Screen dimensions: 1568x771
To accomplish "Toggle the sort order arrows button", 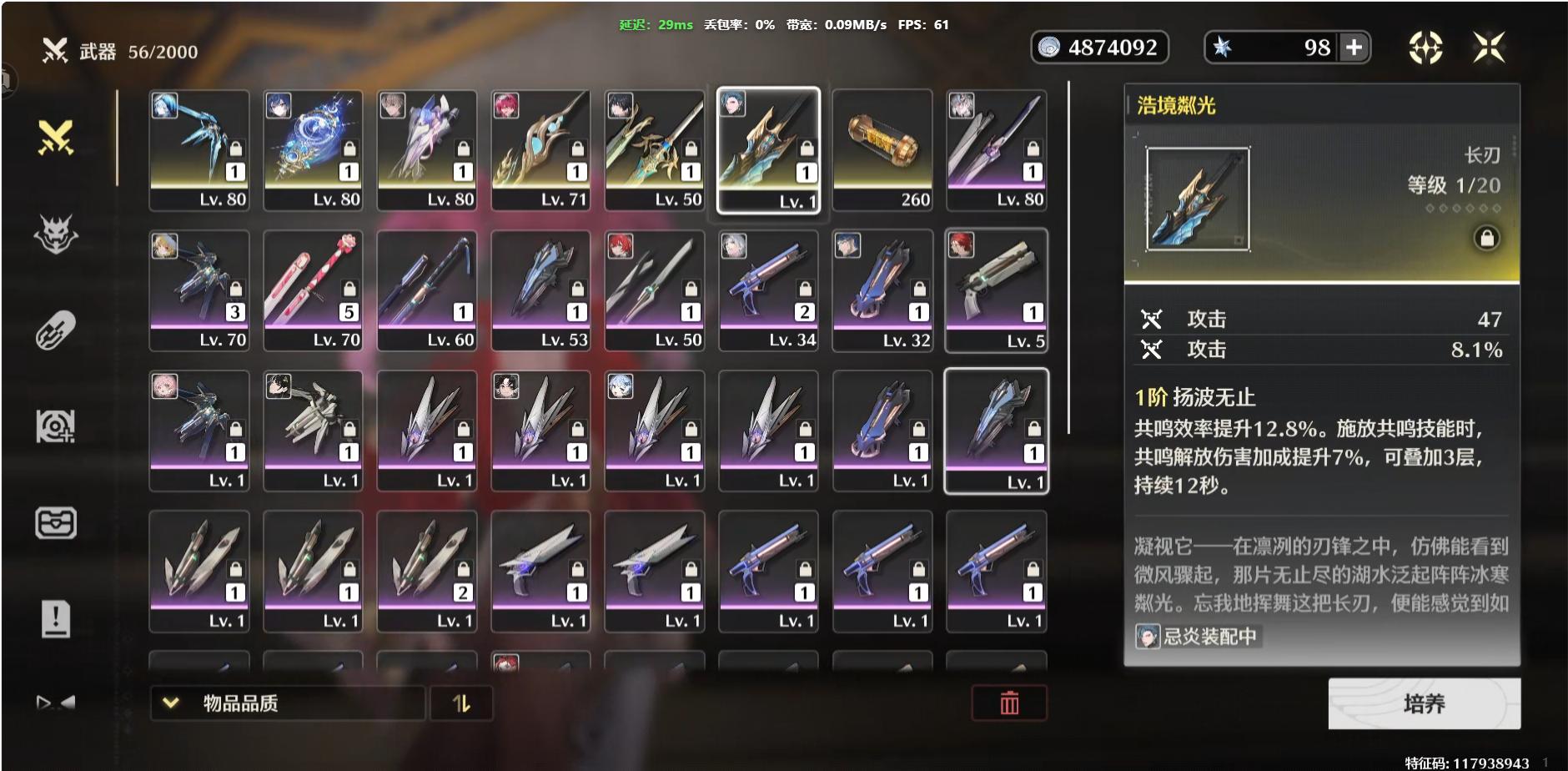I will click(461, 703).
